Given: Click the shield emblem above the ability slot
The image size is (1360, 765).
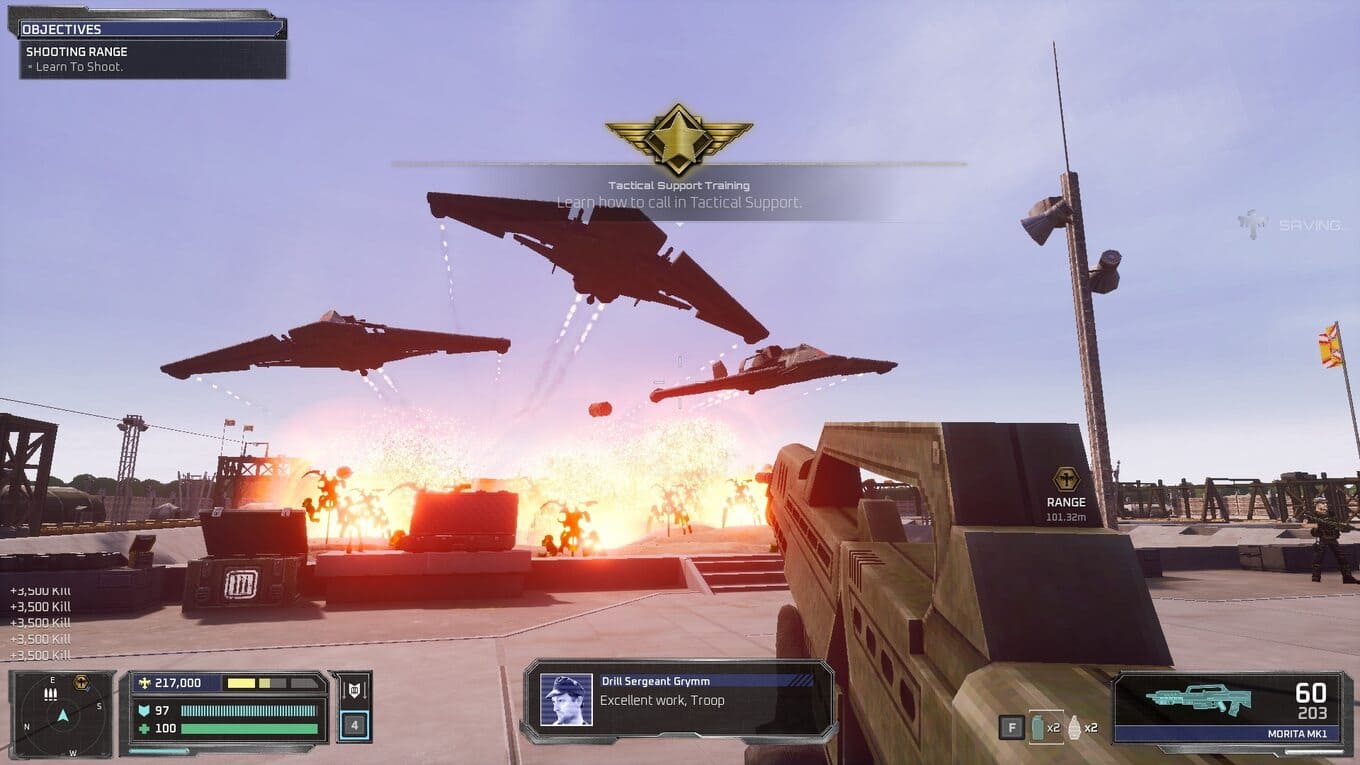Looking at the screenshot, I should (x=354, y=690).
